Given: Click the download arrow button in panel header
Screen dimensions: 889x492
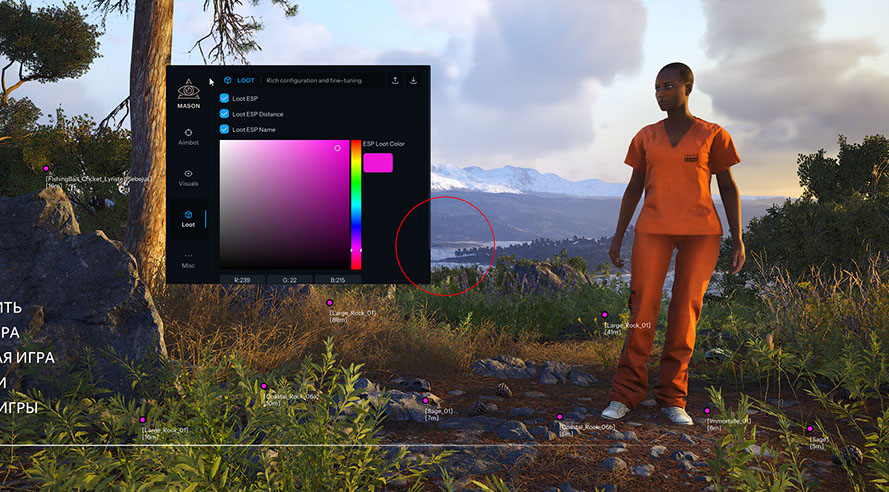Looking at the screenshot, I should (x=414, y=80).
